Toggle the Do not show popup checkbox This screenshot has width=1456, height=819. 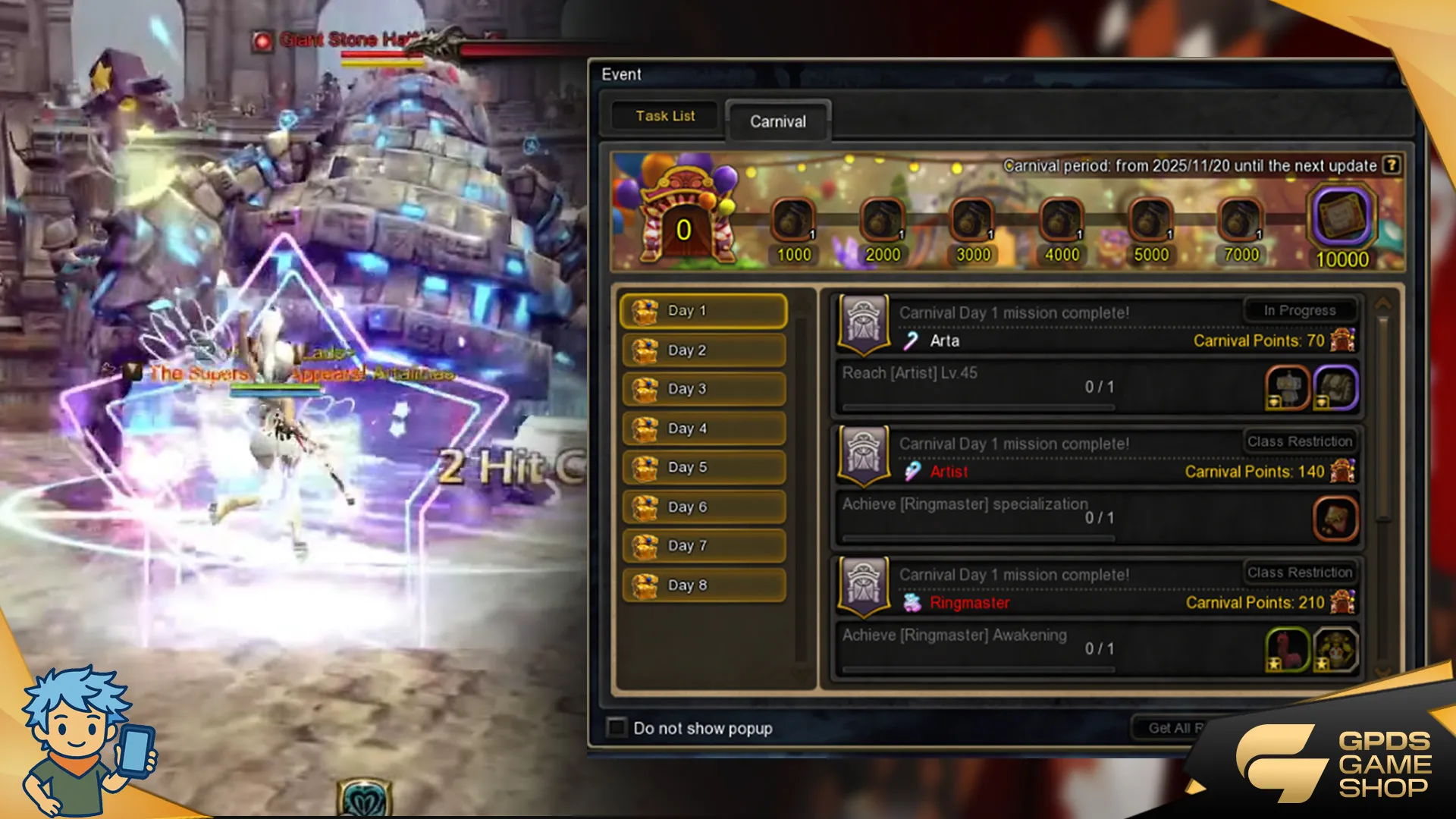tap(617, 728)
